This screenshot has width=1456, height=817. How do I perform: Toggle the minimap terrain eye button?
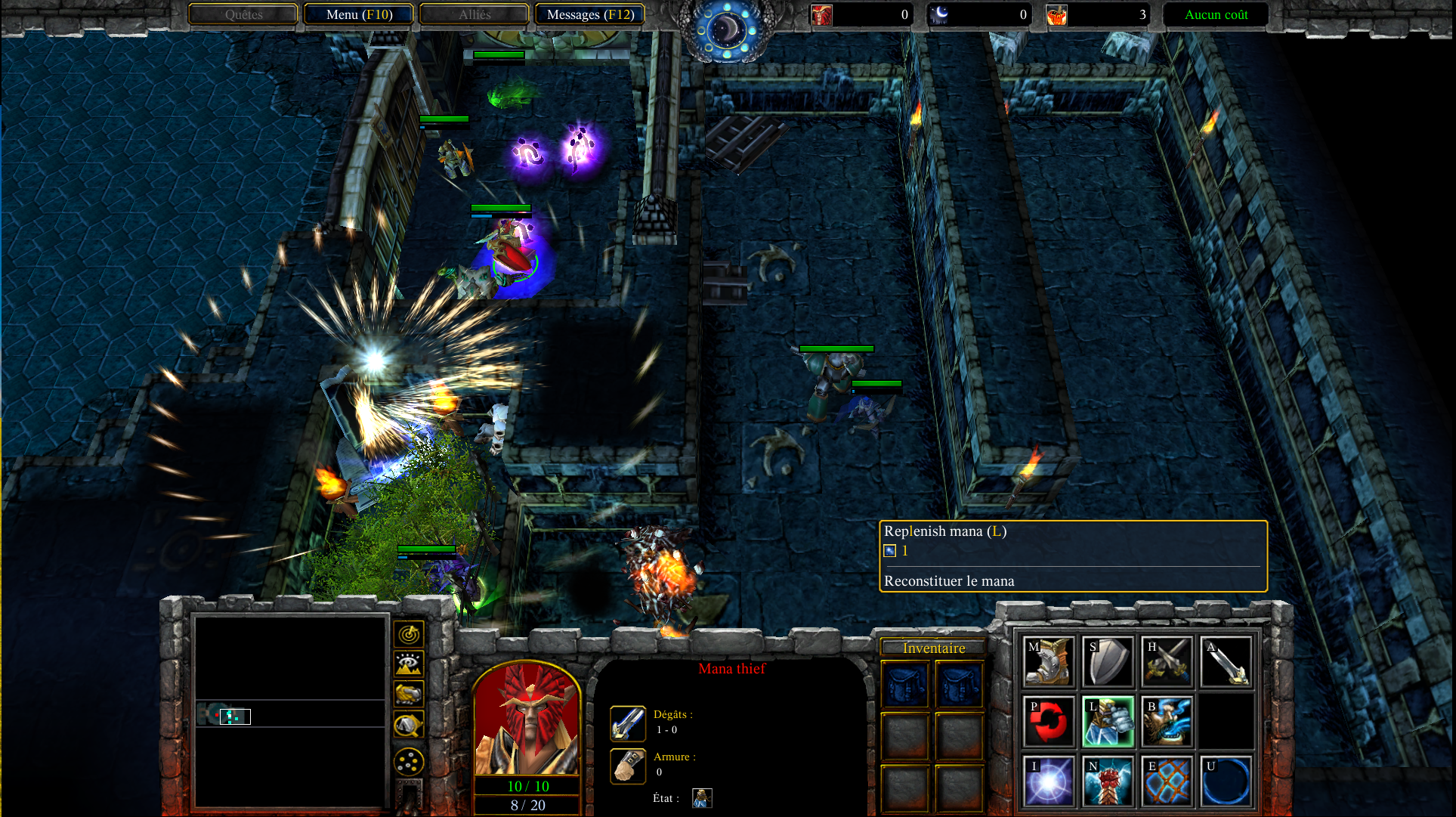[x=409, y=664]
